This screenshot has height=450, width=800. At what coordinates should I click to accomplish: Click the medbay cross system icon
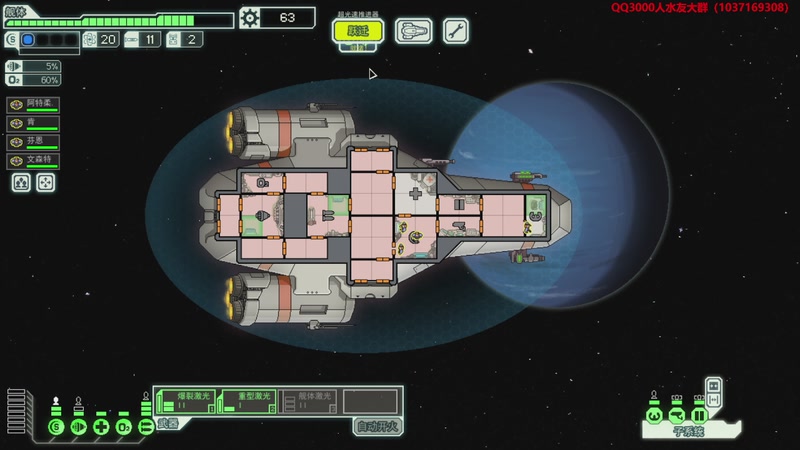[101, 428]
